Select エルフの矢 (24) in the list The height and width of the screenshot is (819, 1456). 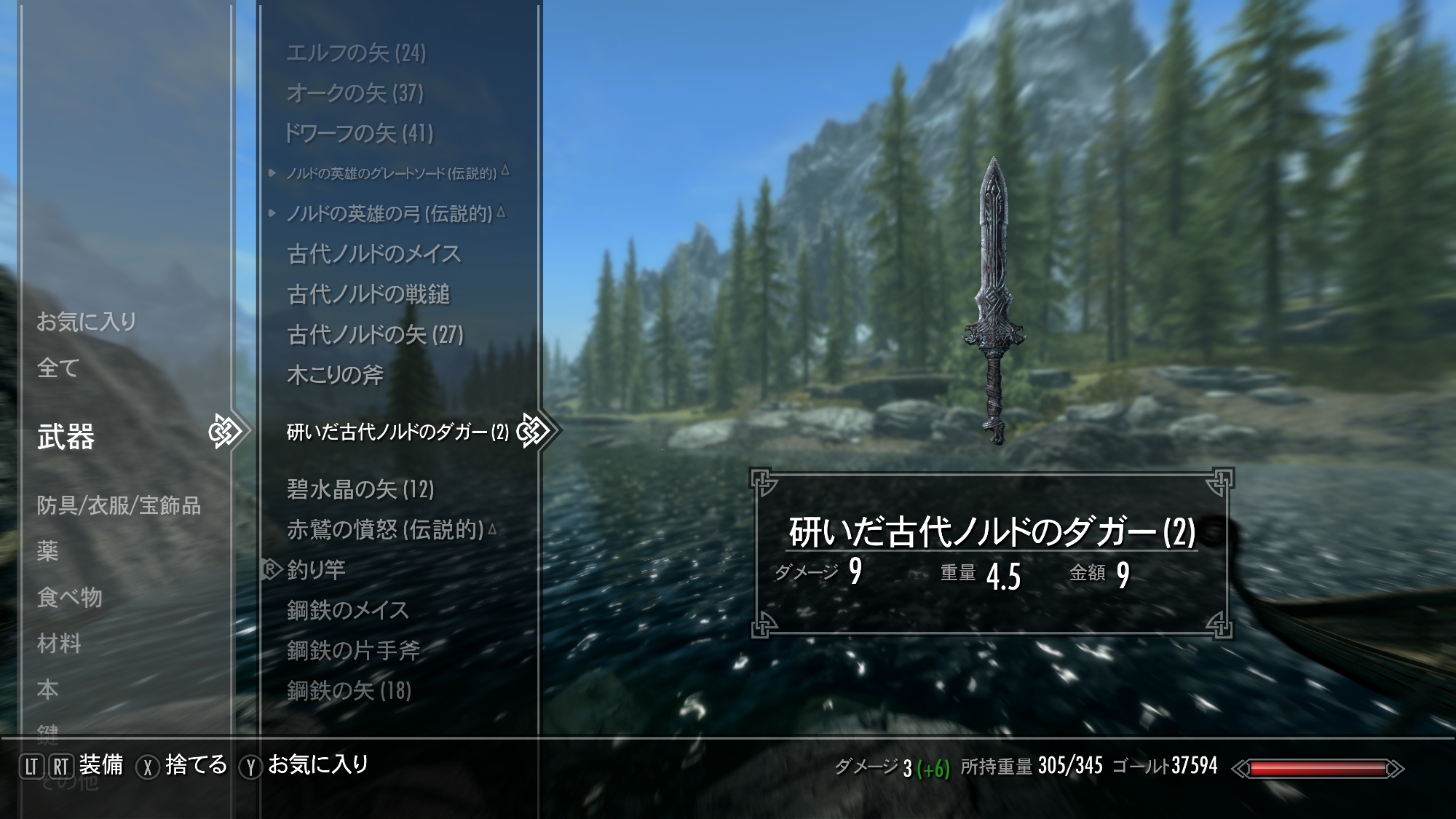[356, 52]
